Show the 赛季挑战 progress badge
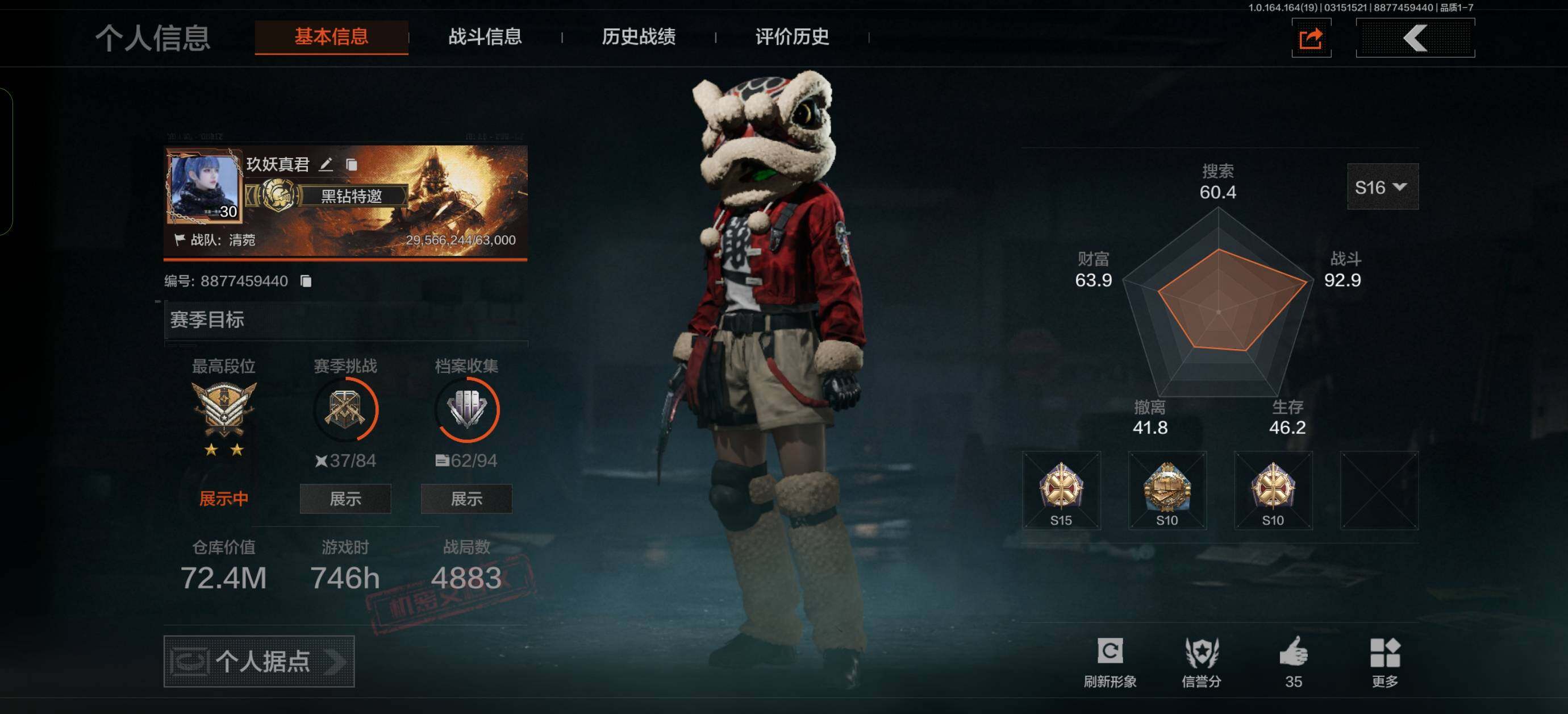1568x714 pixels. coord(345,499)
